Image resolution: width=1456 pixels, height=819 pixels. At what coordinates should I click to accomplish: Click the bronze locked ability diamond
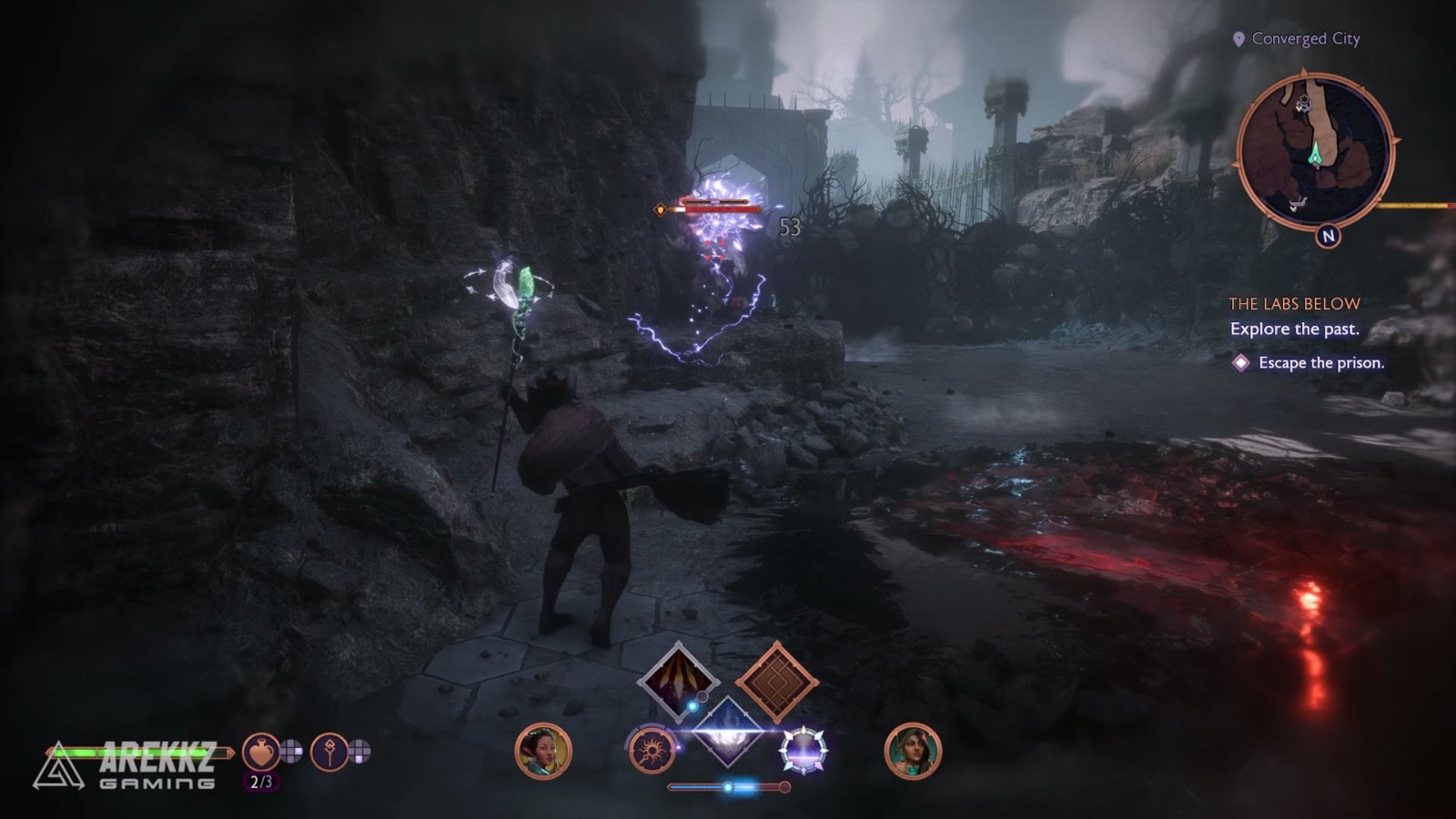point(776,682)
